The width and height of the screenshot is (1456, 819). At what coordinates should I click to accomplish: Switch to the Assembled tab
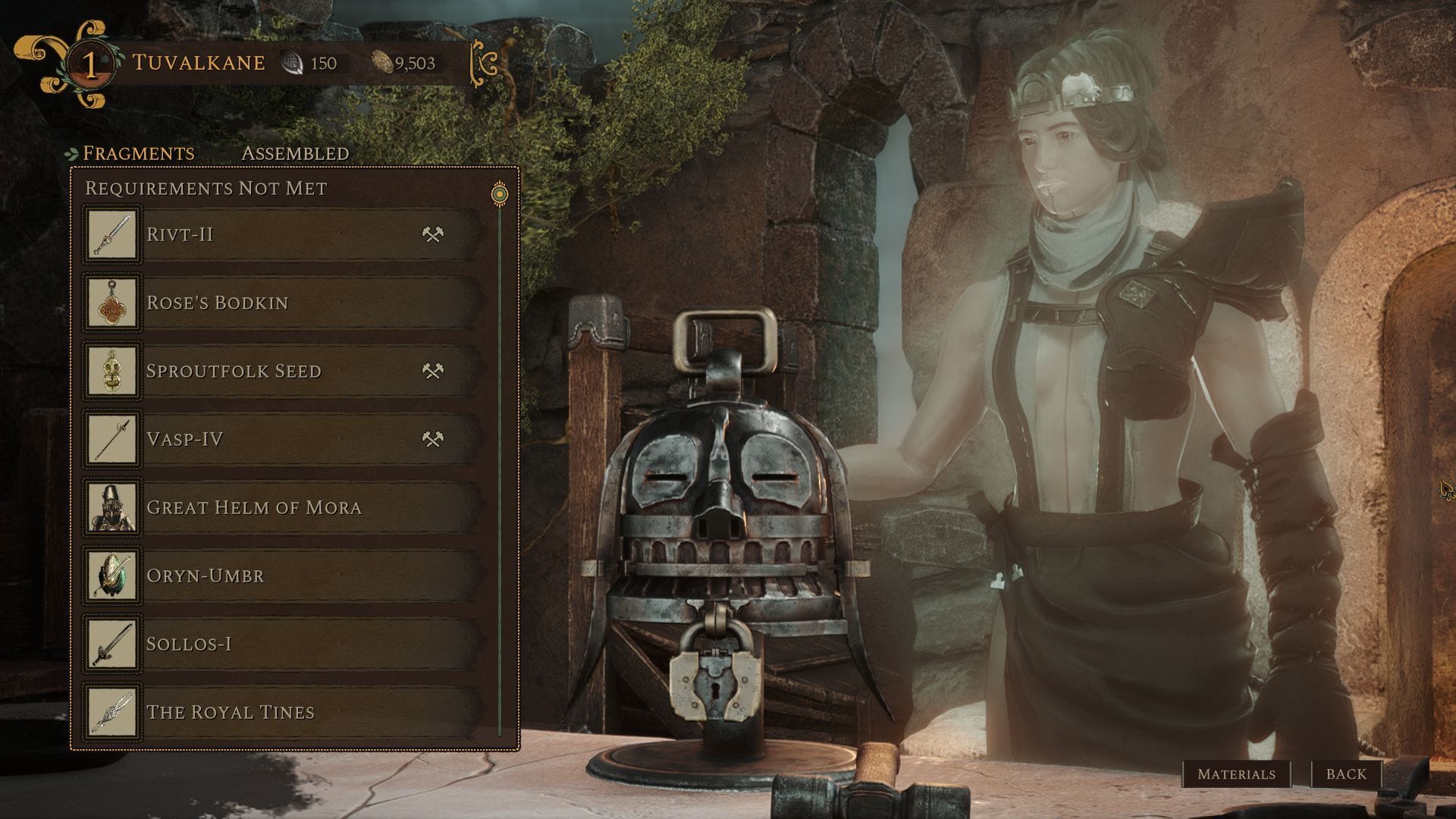pos(294,152)
